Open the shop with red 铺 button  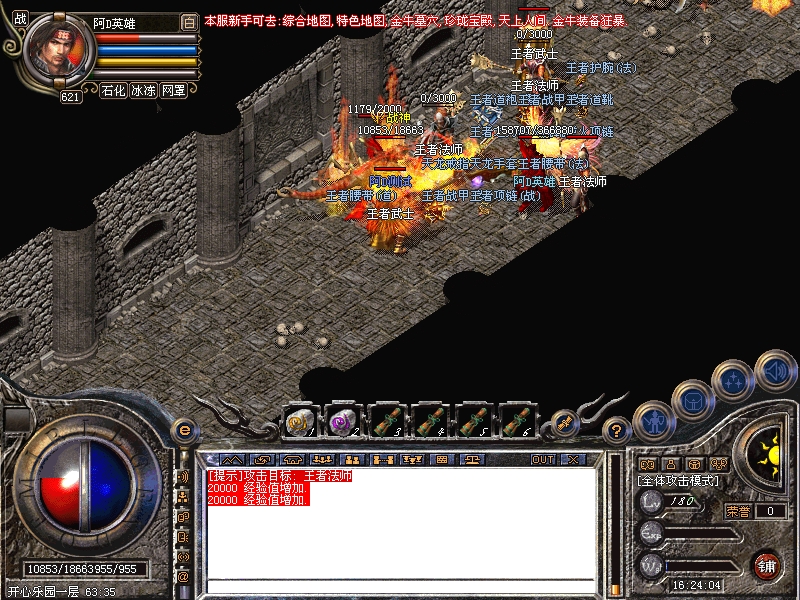click(x=767, y=565)
